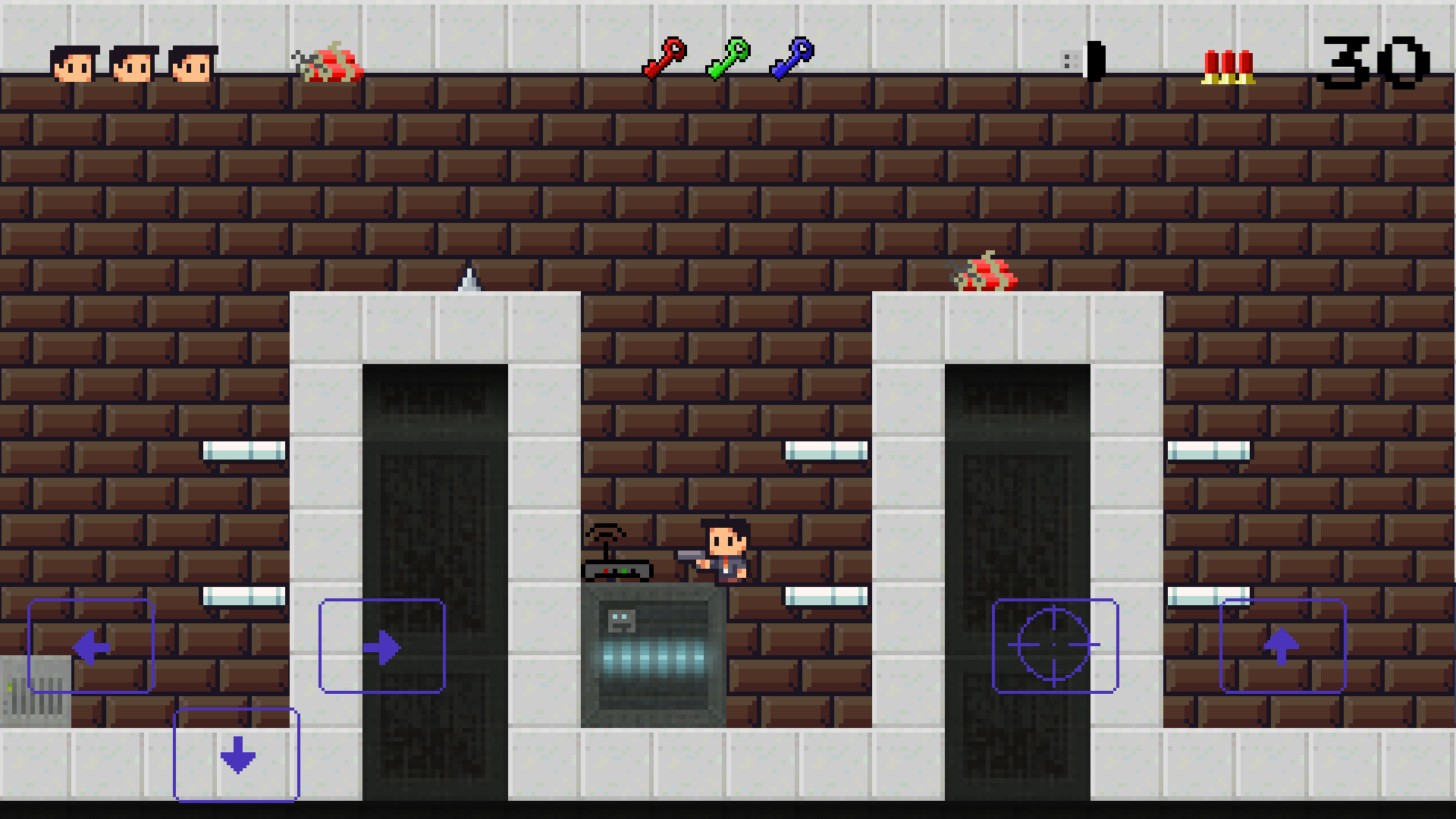Viewport: 1456px width, 819px height.
Task: Click the shotgun shells ammo icon
Action: pos(1227,64)
